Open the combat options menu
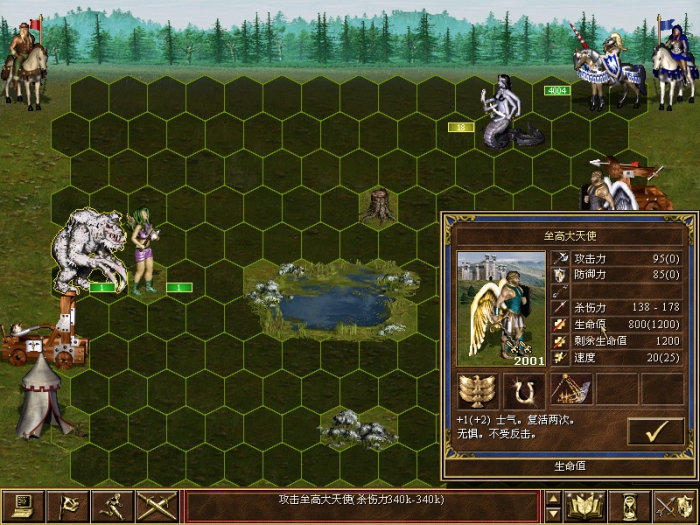 tap(22, 506)
